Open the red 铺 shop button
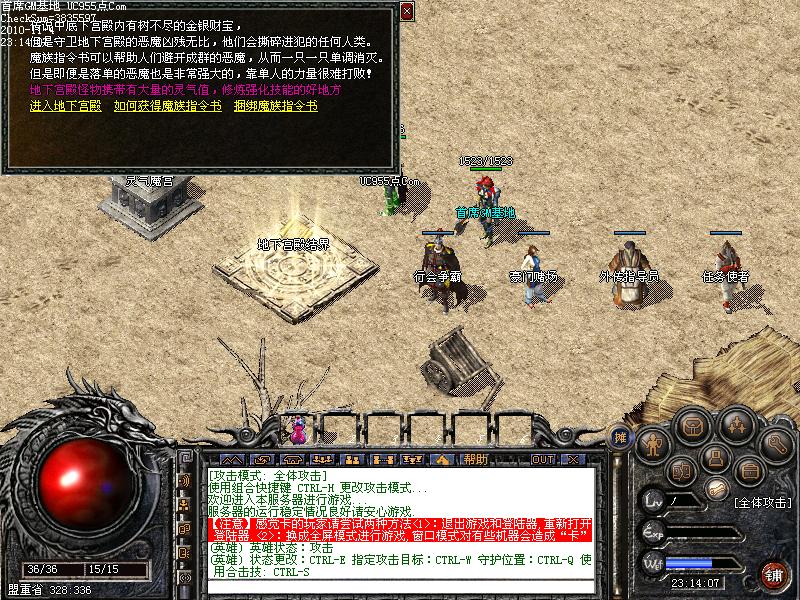 click(774, 574)
